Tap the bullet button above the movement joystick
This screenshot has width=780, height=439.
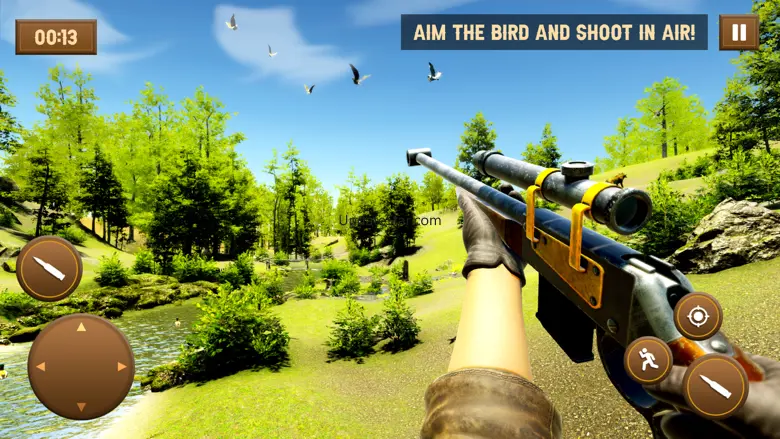(x=49, y=268)
